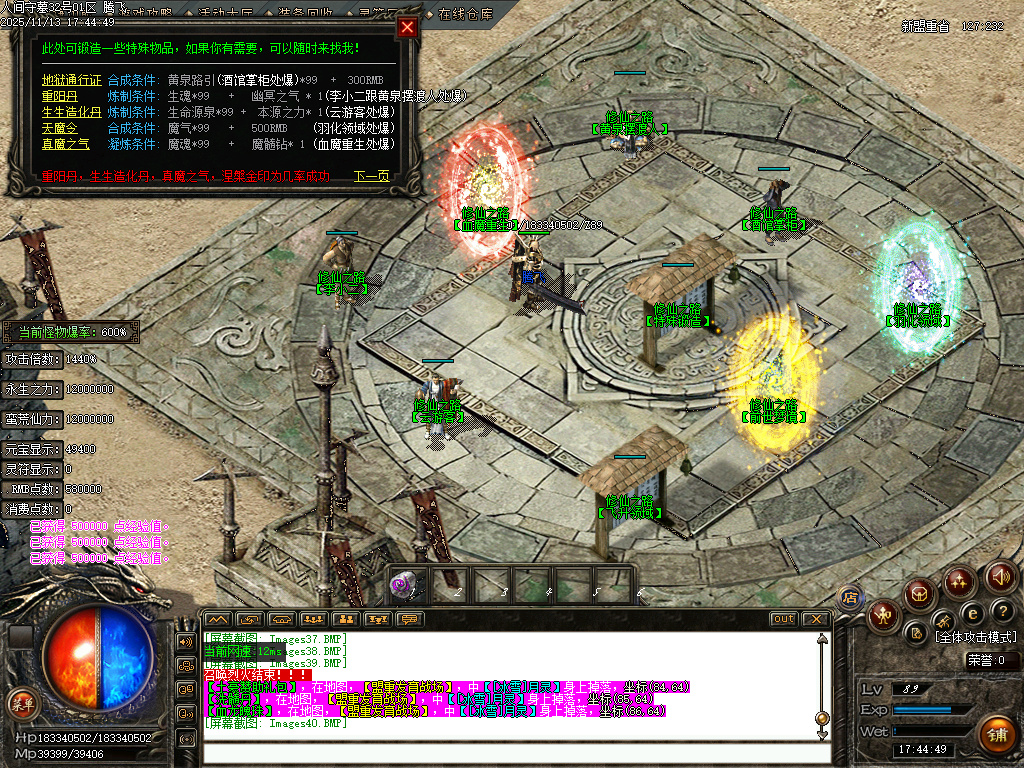Choose the 真魔之气 condensing link
The width and height of the screenshot is (1024, 768).
(65, 144)
